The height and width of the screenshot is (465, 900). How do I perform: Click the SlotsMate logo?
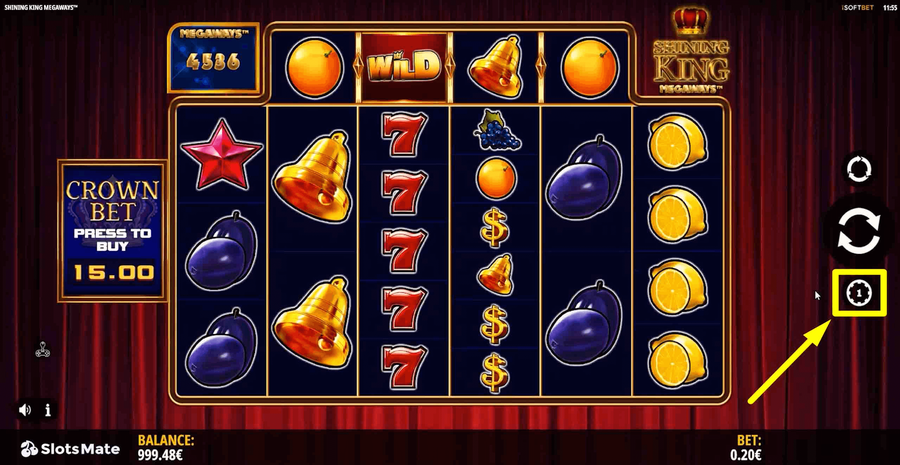coord(70,448)
